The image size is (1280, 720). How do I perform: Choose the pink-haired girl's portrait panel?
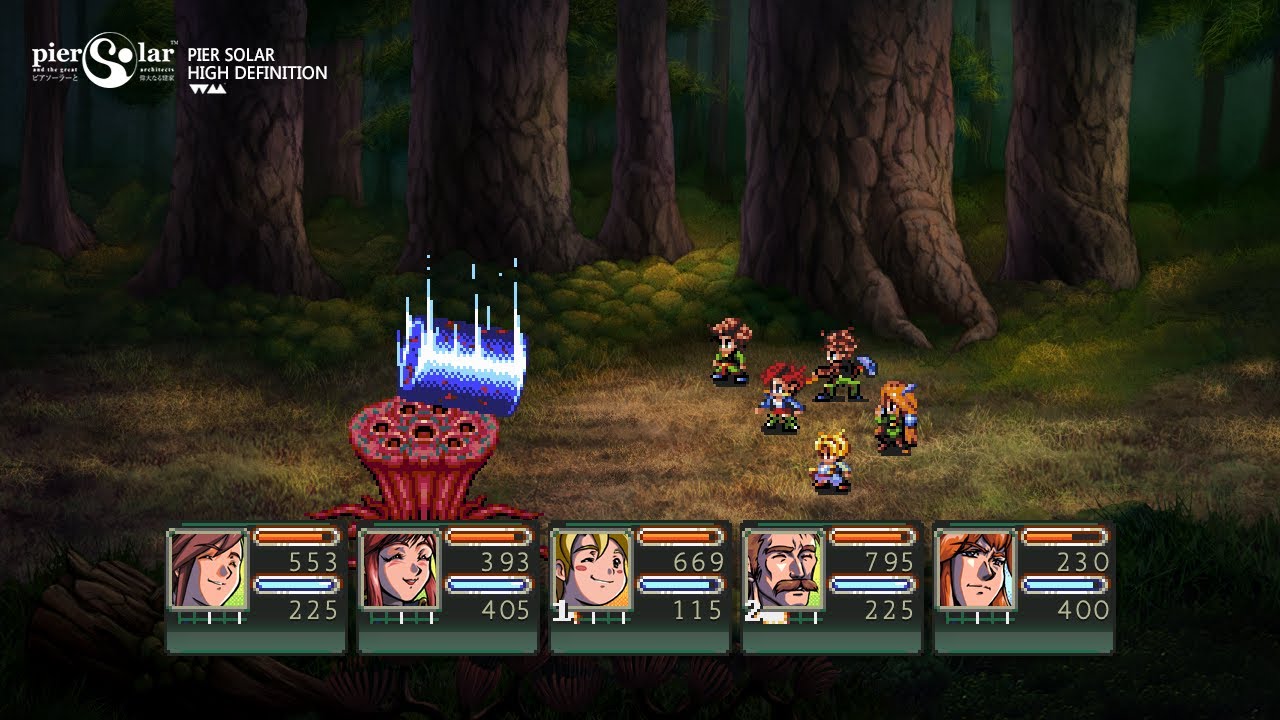(399, 569)
